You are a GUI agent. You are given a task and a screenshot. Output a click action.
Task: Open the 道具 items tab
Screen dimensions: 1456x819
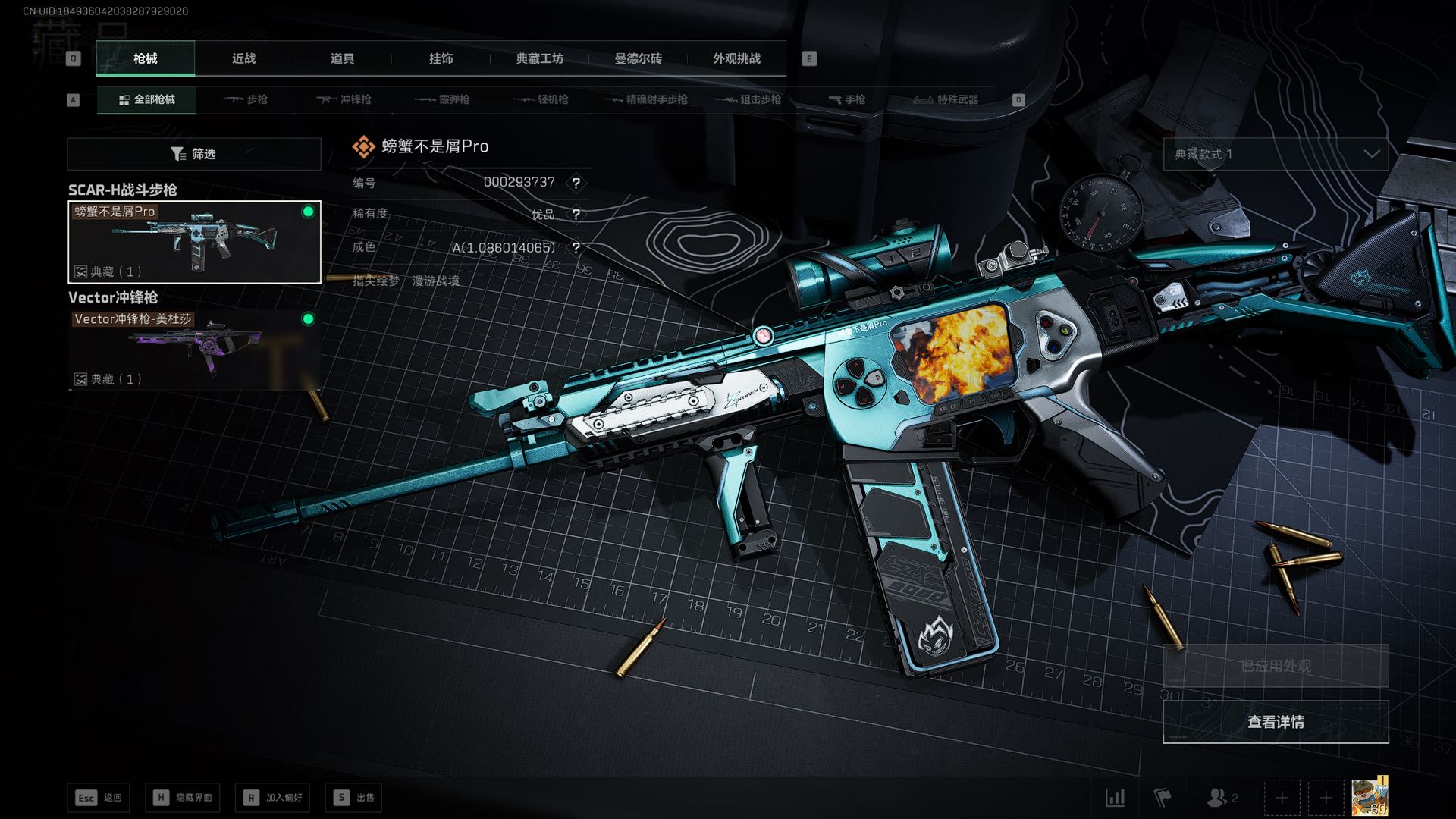coord(342,58)
